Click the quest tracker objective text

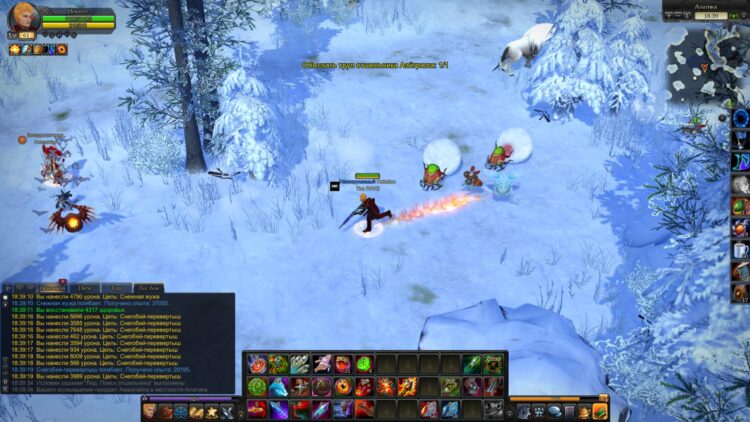pos(376,64)
